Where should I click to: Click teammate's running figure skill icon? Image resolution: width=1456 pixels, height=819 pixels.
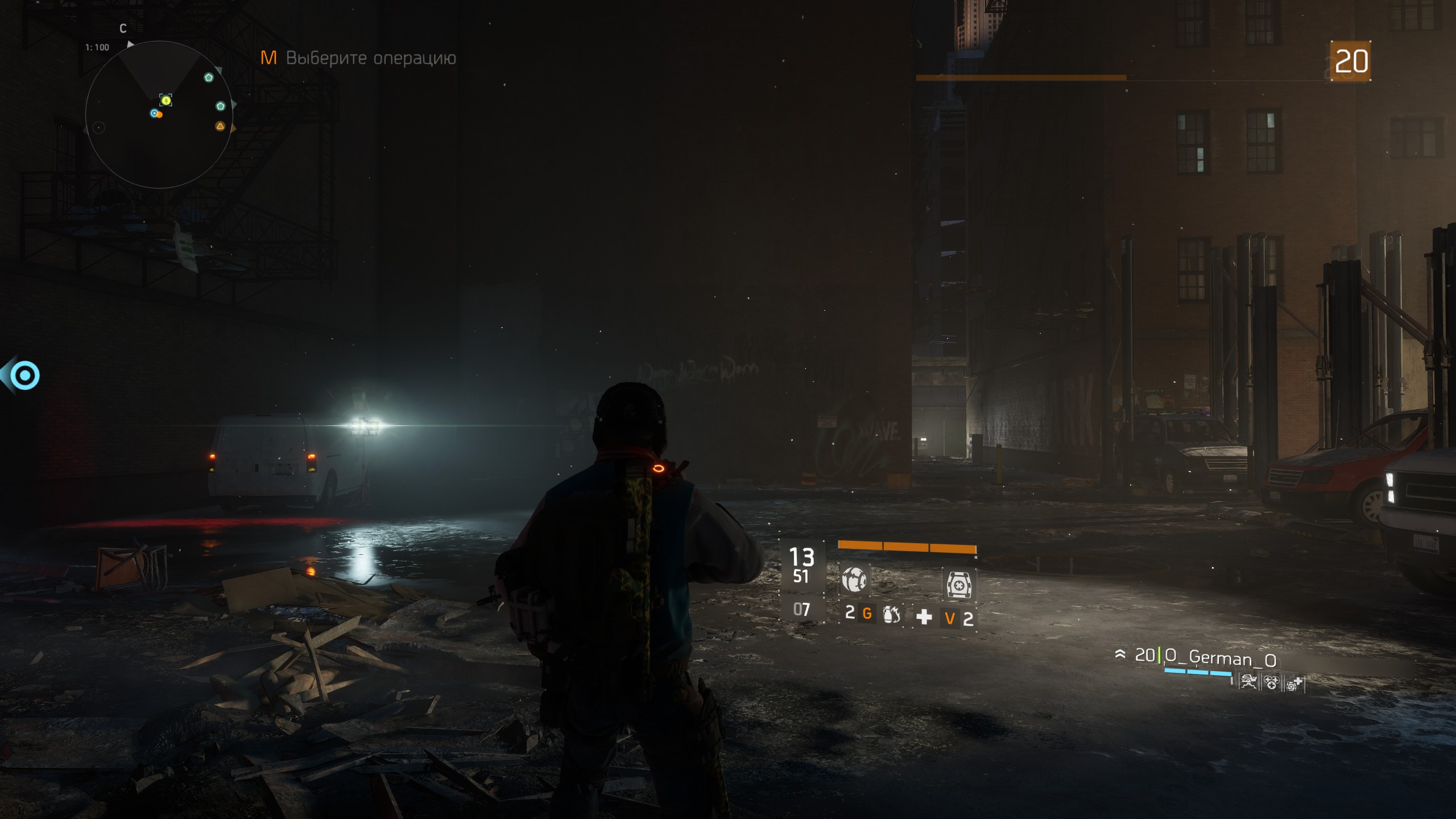(x=1248, y=682)
